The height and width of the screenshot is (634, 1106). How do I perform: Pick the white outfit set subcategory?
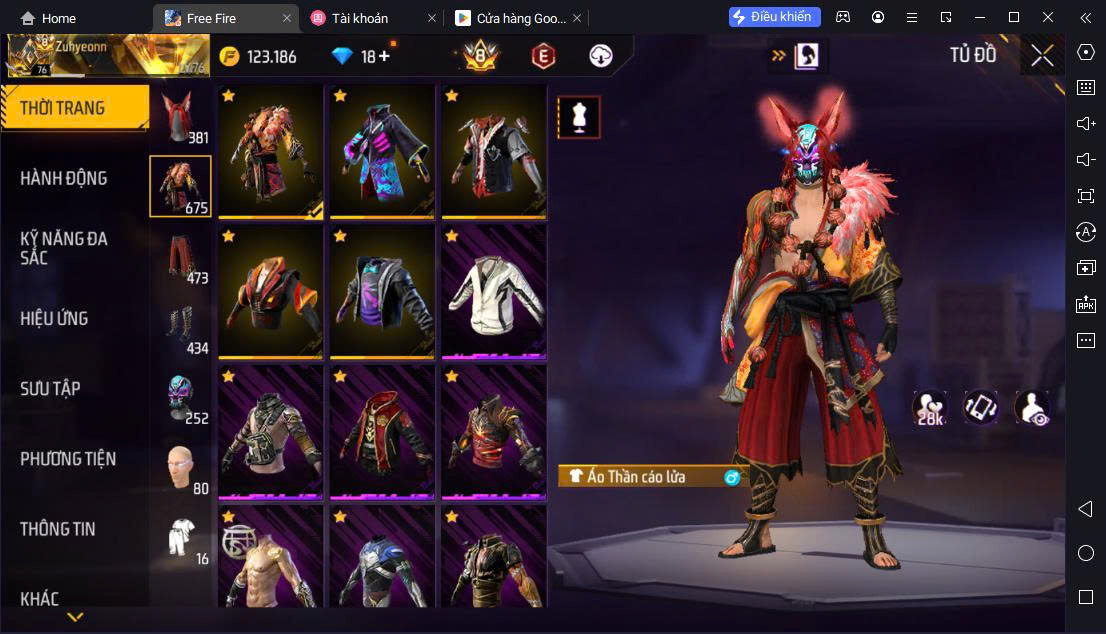coord(180,538)
